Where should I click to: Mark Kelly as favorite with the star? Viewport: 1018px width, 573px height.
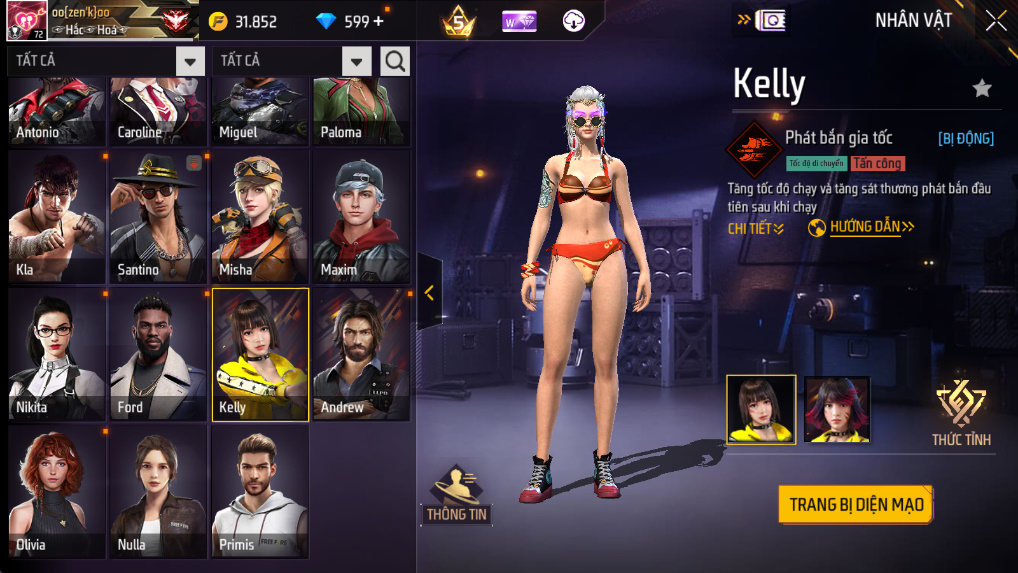click(x=982, y=89)
